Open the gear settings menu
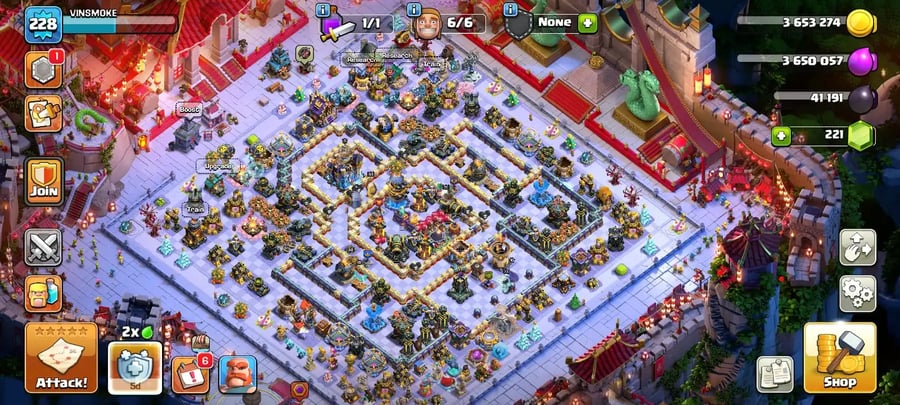 coord(857,293)
